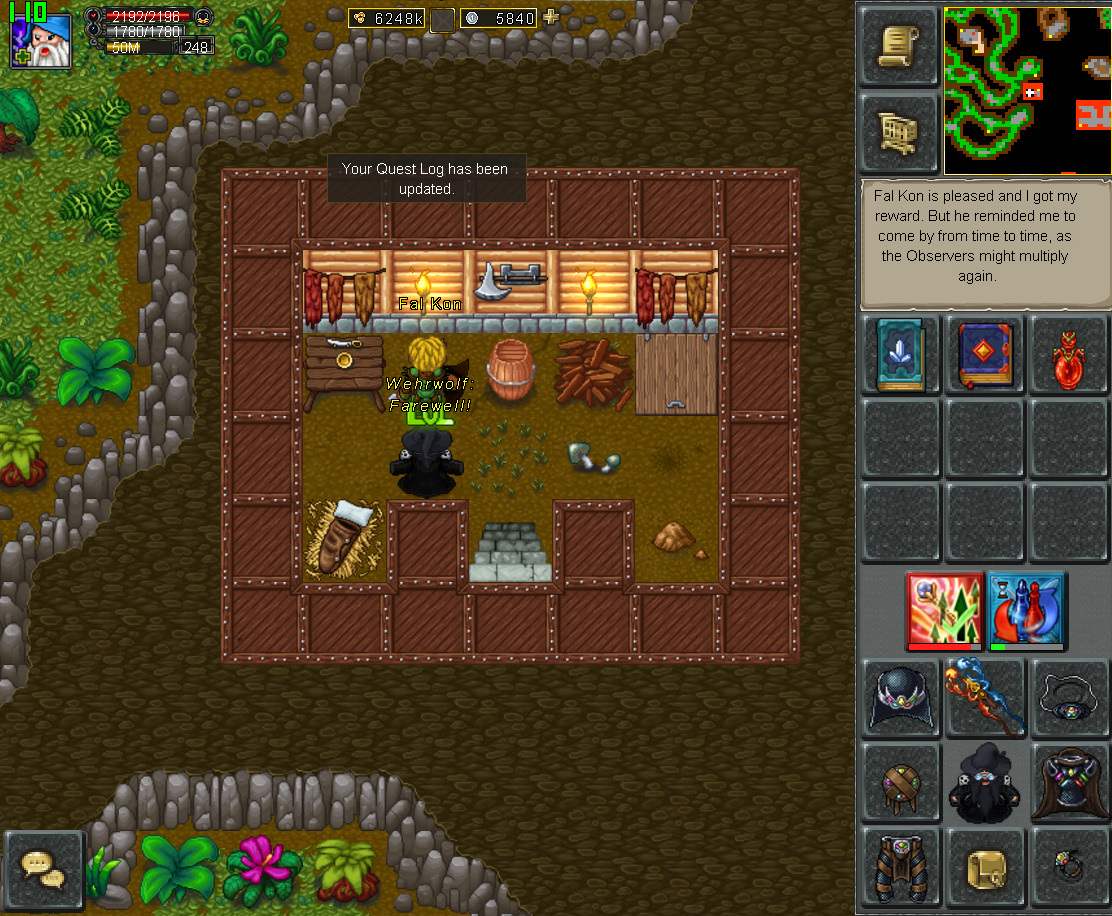This screenshot has height=916, width=1112.
Task: Select the blue book with red gem
Action: (x=985, y=356)
